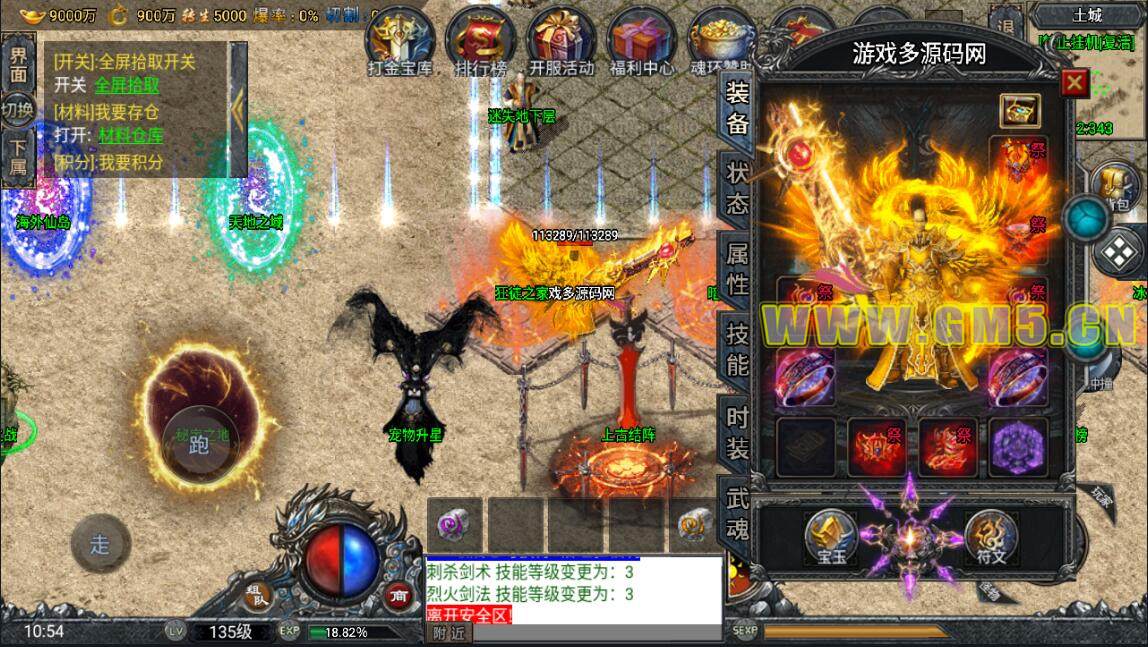Viewport: 1148px width, 647px height.
Task: Open the 符文 rune button
Action: tap(990, 537)
